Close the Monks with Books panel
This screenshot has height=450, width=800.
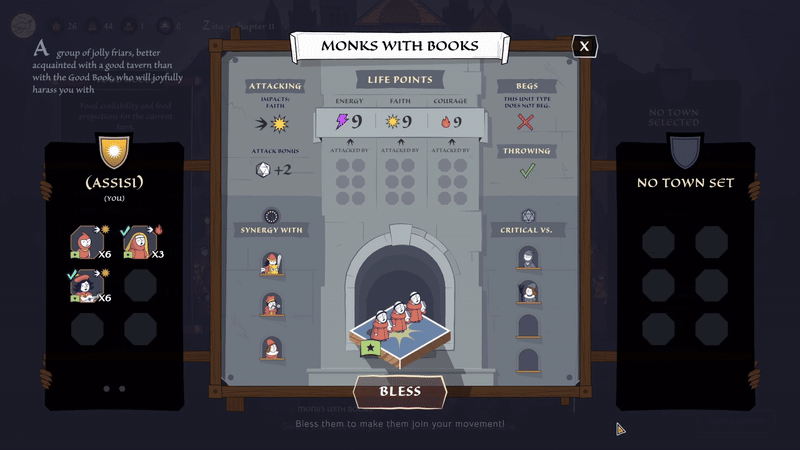point(585,46)
